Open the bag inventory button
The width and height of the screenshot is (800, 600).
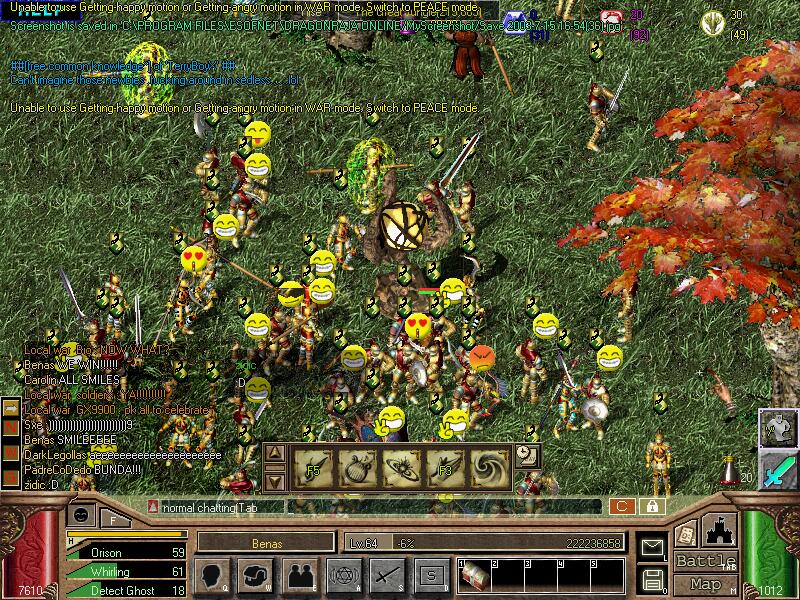256,575
